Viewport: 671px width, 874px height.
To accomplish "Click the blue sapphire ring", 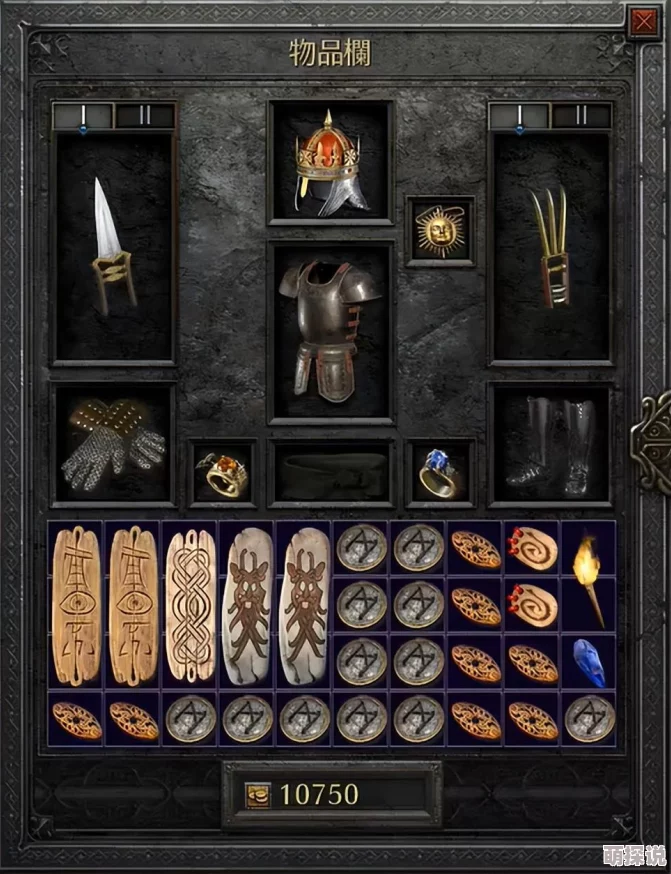I will (x=440, y=474).
